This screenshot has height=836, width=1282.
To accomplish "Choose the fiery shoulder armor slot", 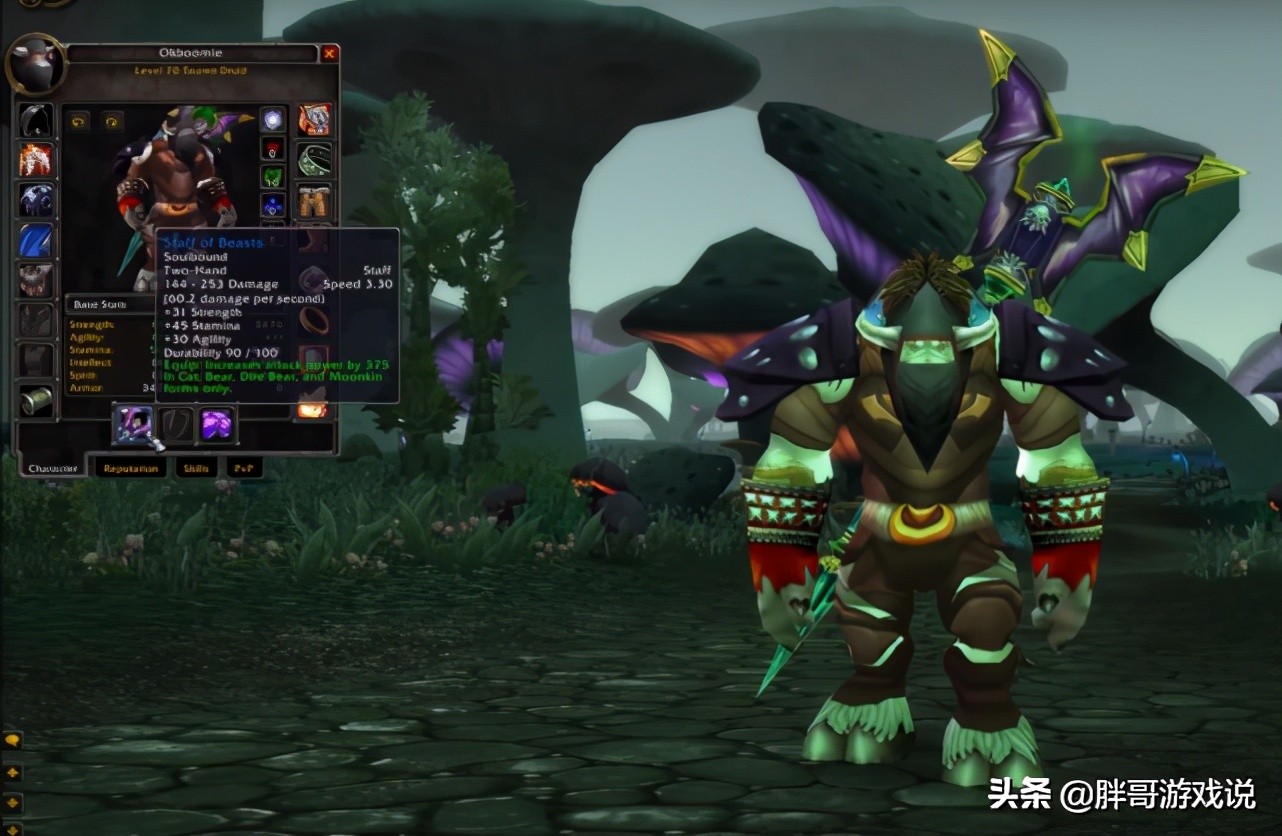I will click(x=37, y=160).
